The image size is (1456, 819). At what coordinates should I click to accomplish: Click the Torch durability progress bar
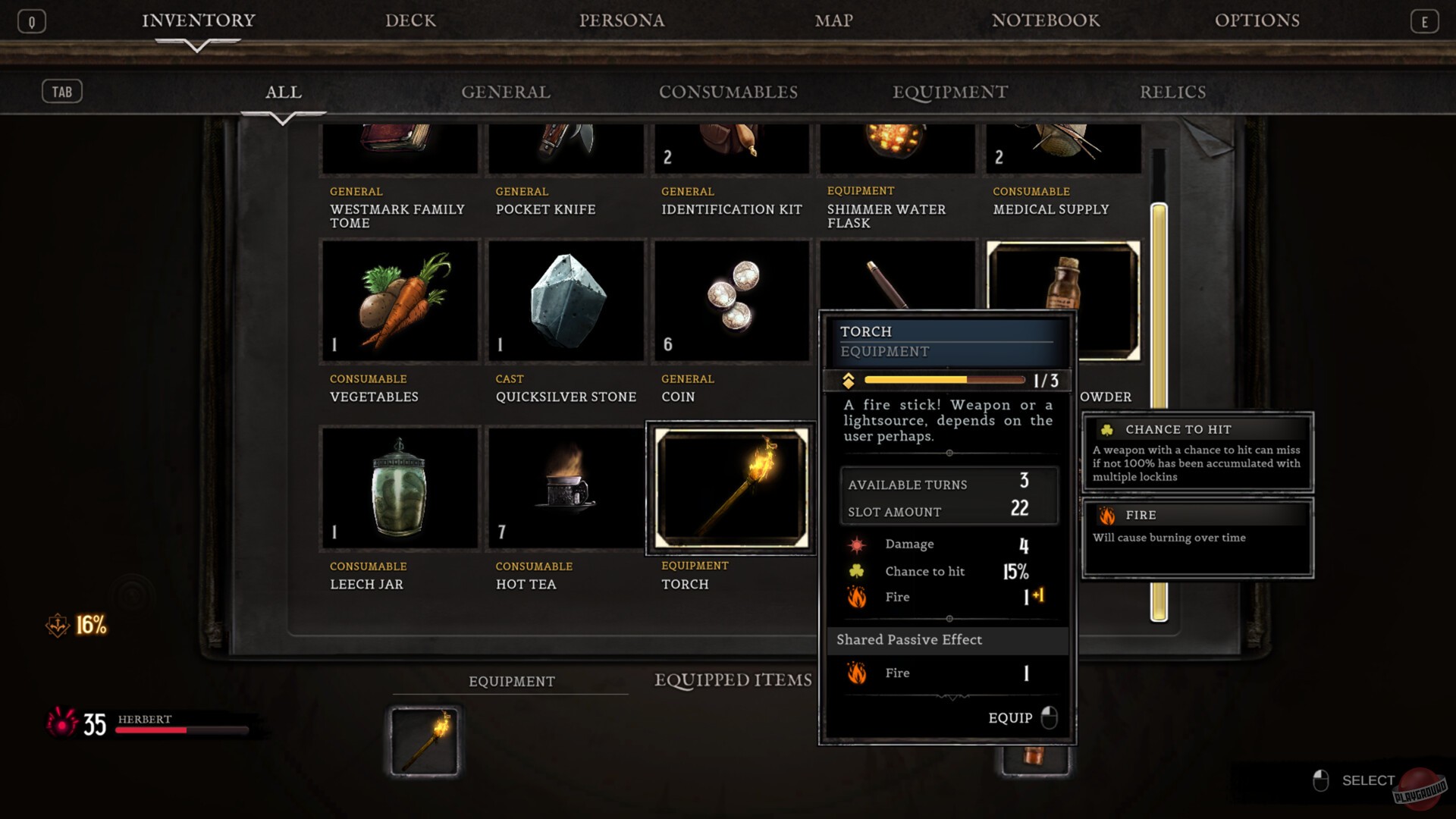944,380
